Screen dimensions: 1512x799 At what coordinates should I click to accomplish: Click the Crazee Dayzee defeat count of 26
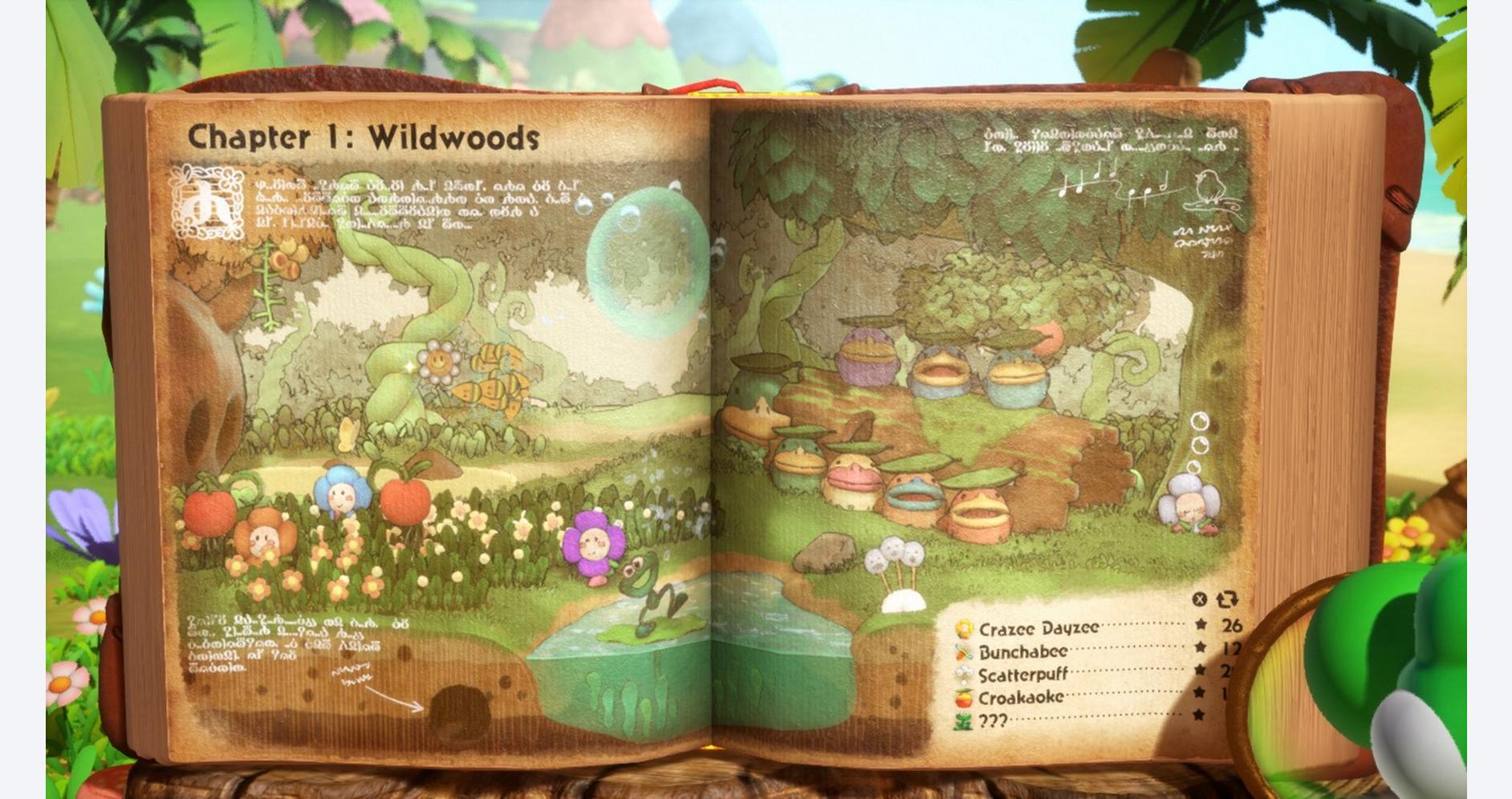[x=1234, y=627]
